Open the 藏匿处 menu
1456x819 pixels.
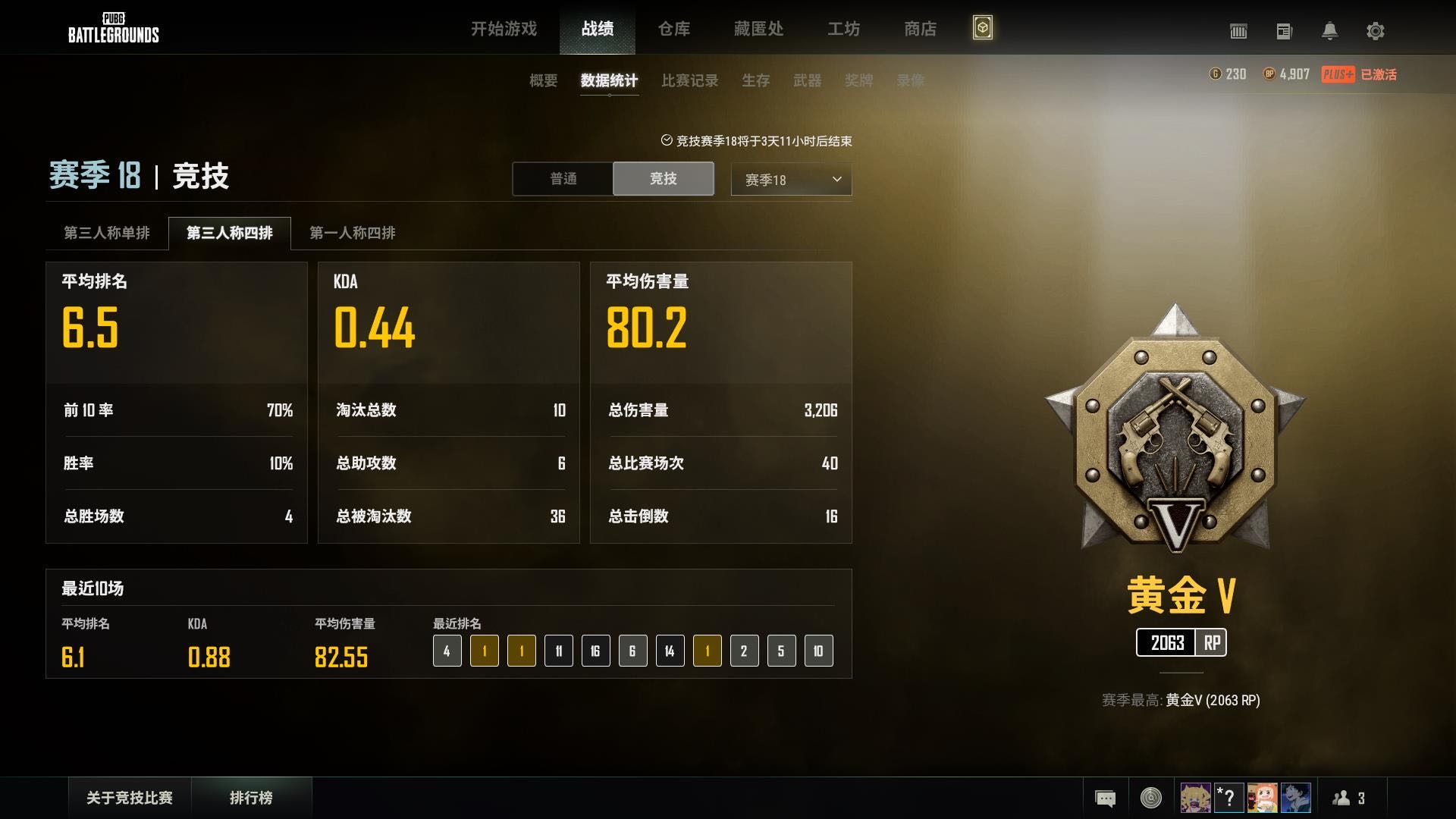(x=758, y=29)
